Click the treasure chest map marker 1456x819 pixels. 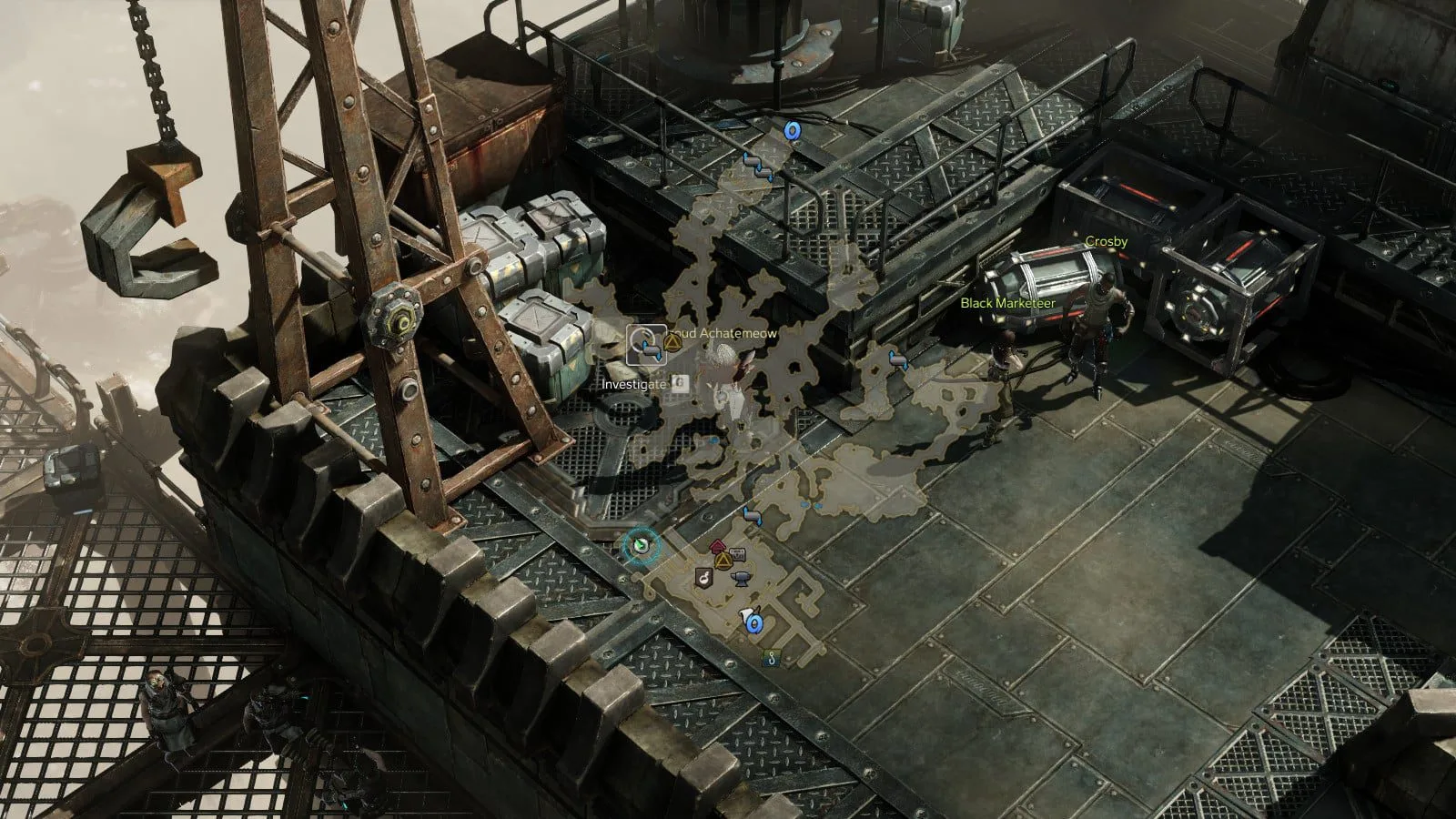(737, 552)
